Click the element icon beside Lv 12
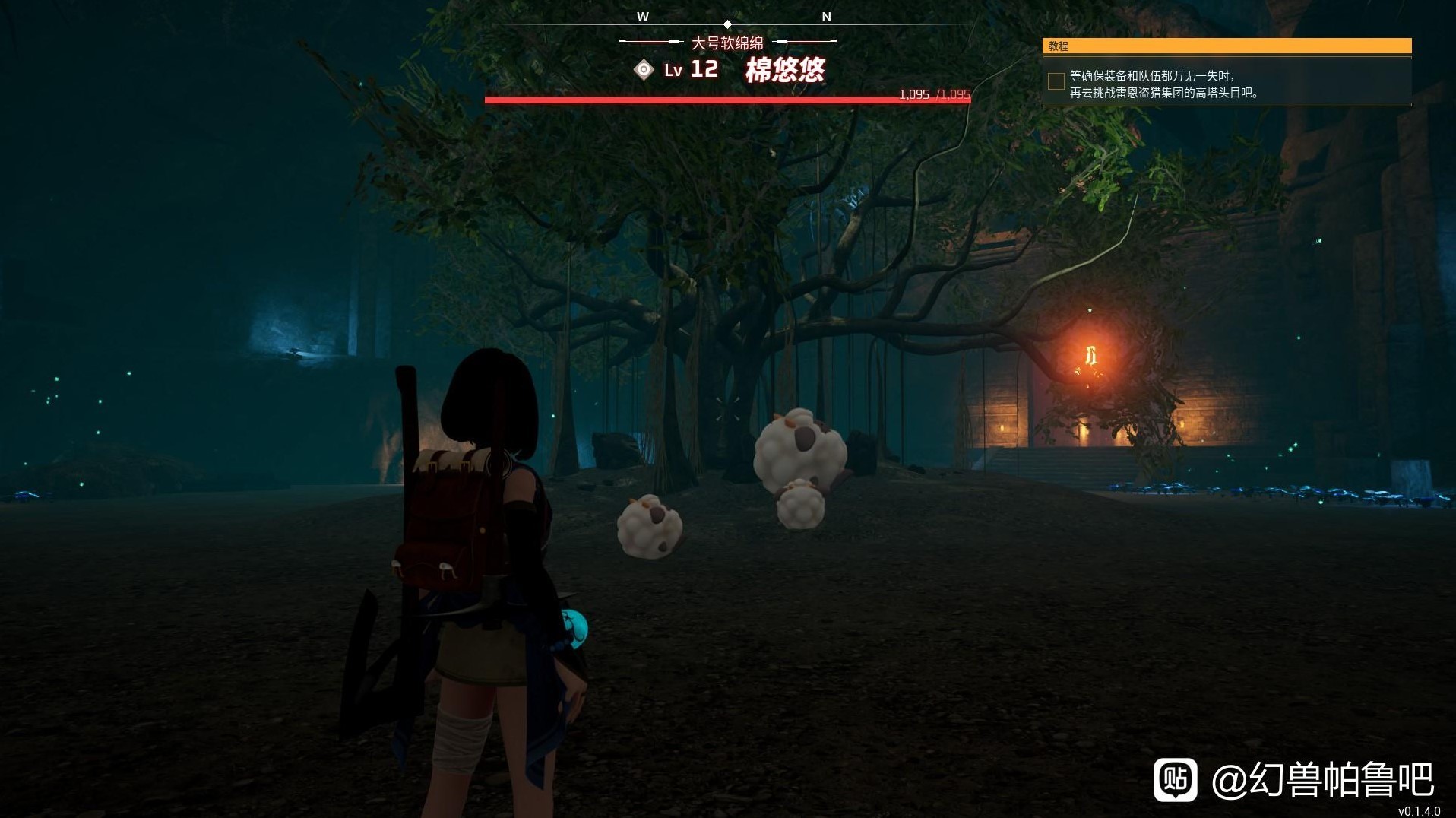 tap(644, 70)
